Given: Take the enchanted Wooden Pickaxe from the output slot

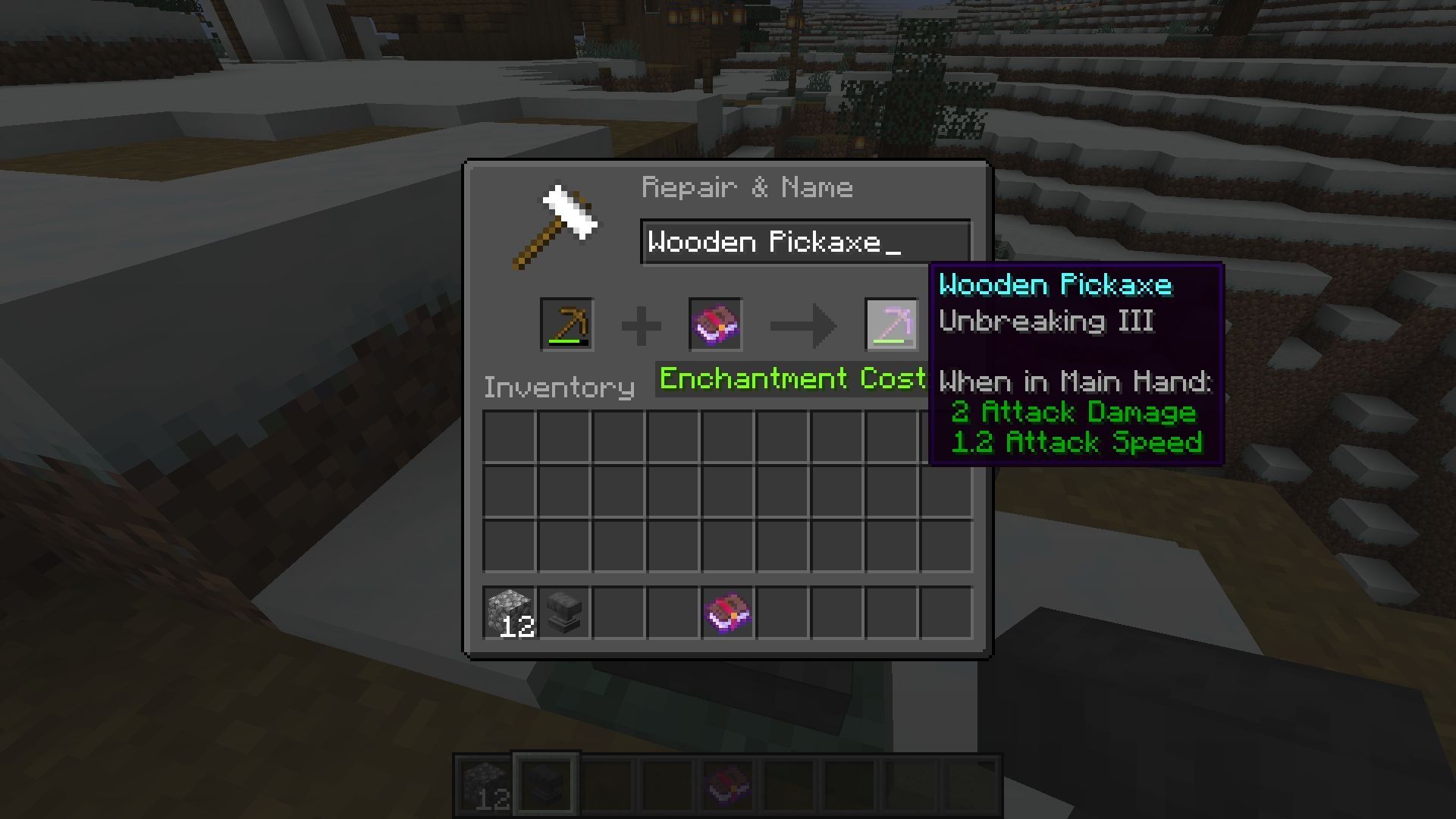Looking at the screenshot, I should pyautogui.click(x=892, y=325).
